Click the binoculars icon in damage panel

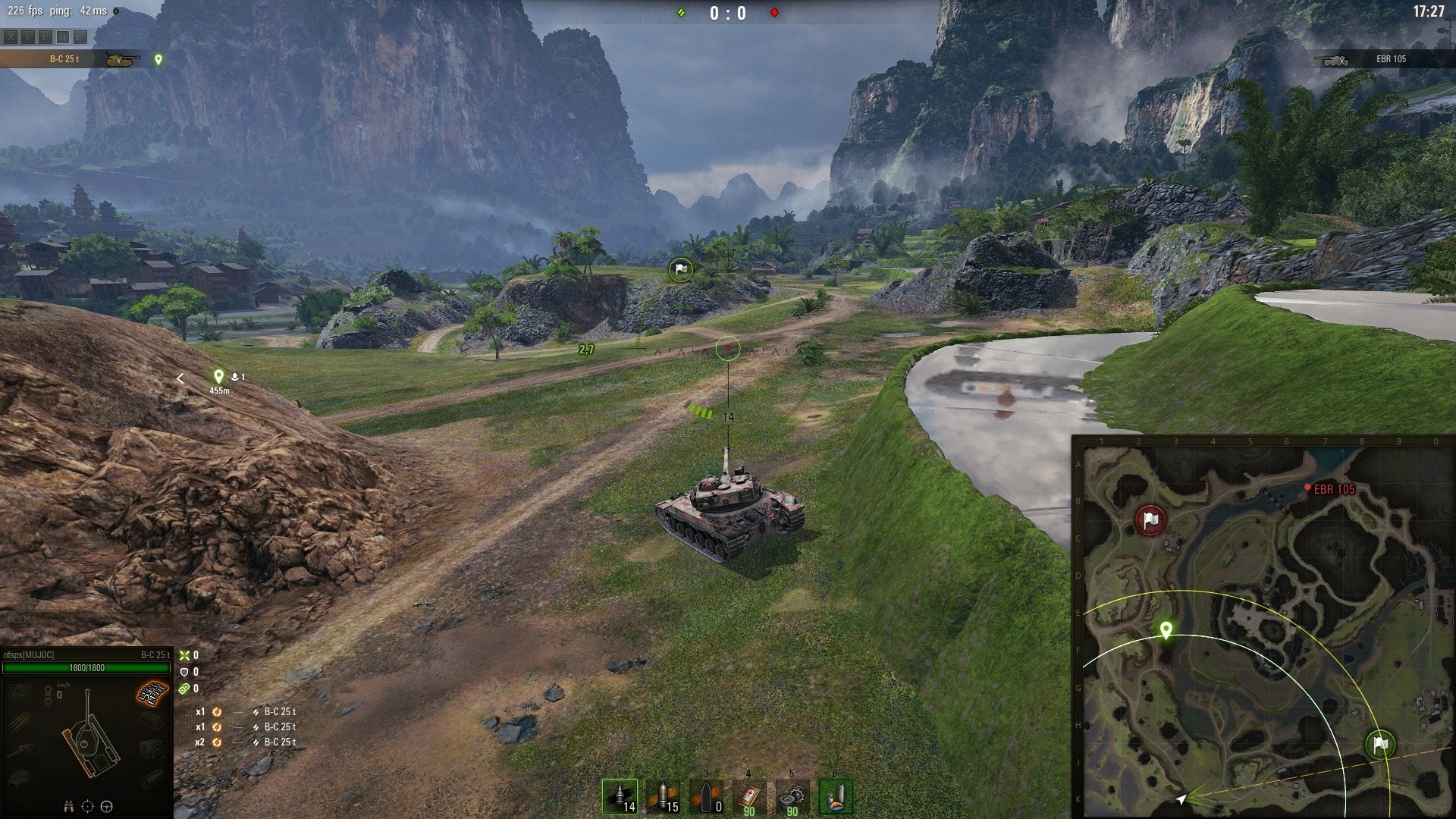[67, 807]
